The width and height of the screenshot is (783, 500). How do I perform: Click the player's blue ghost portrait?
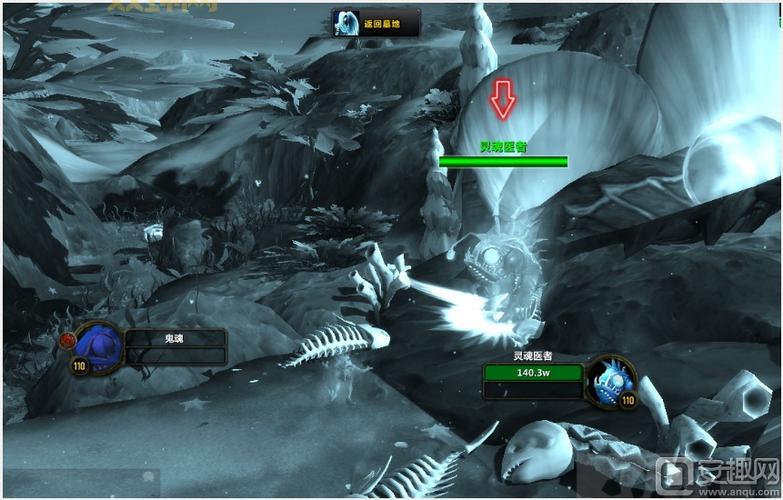coord(98,345)
